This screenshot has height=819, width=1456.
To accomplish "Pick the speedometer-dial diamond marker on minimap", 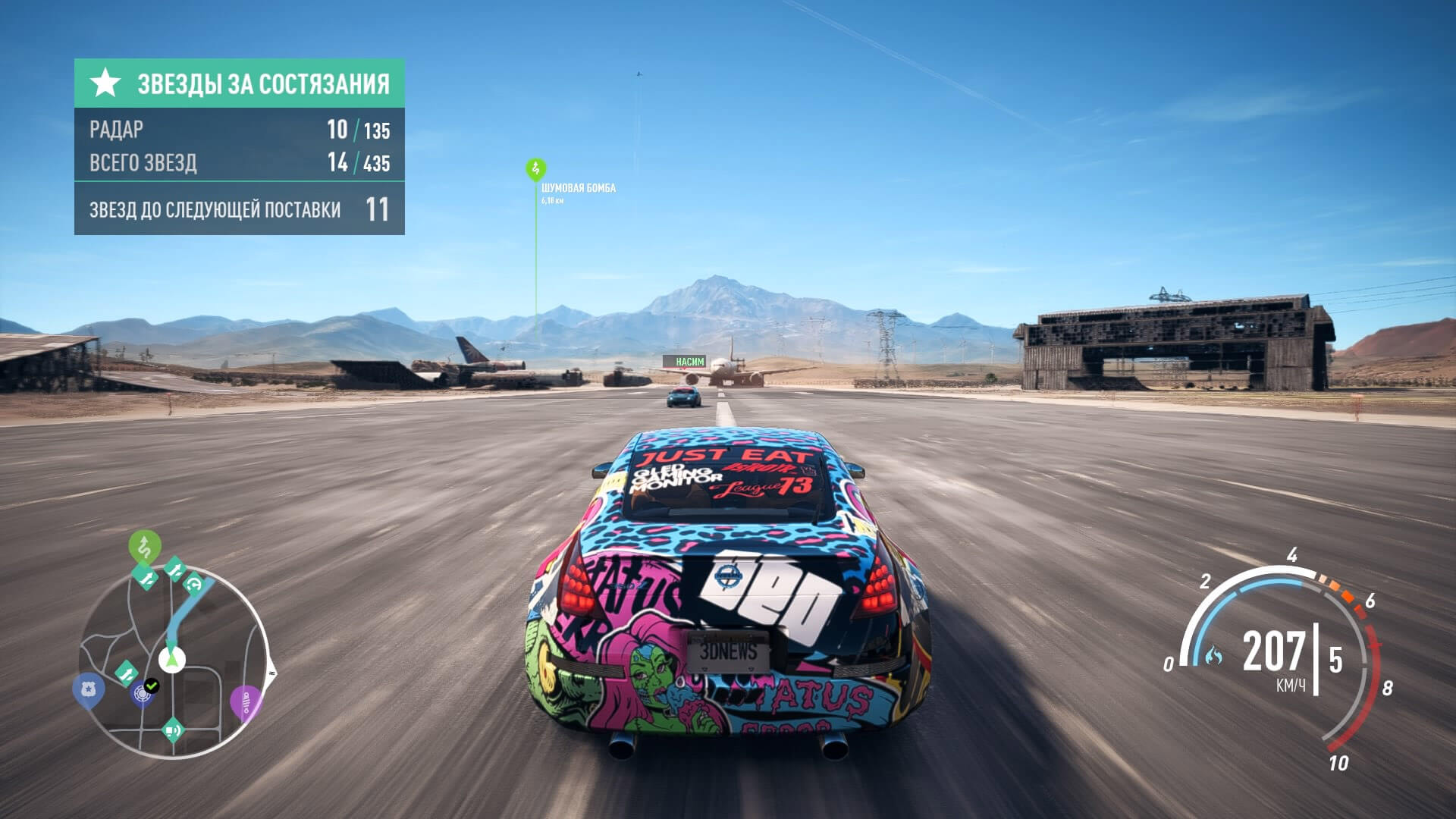I will tap(194, 584).
